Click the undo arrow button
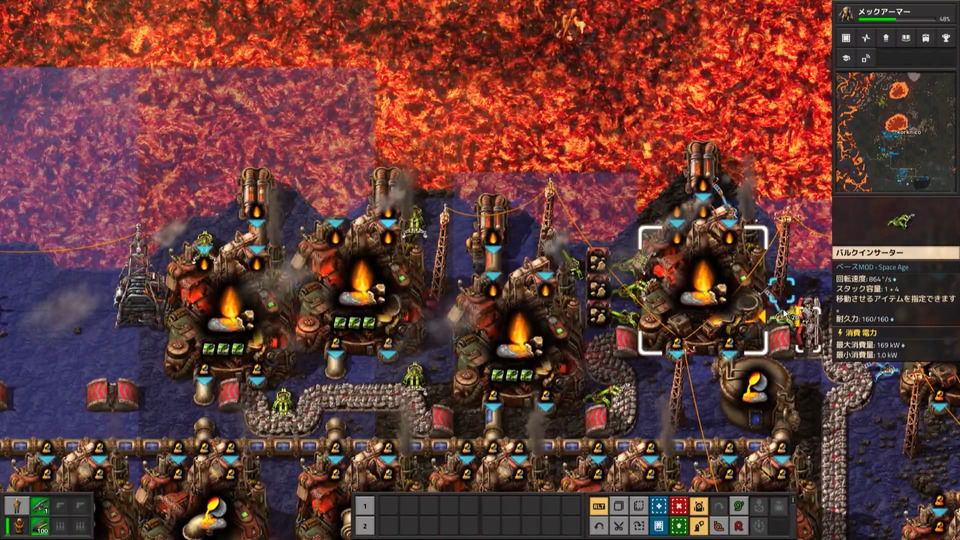The height and width of the screenshot is (540, 960). (599, 526)
